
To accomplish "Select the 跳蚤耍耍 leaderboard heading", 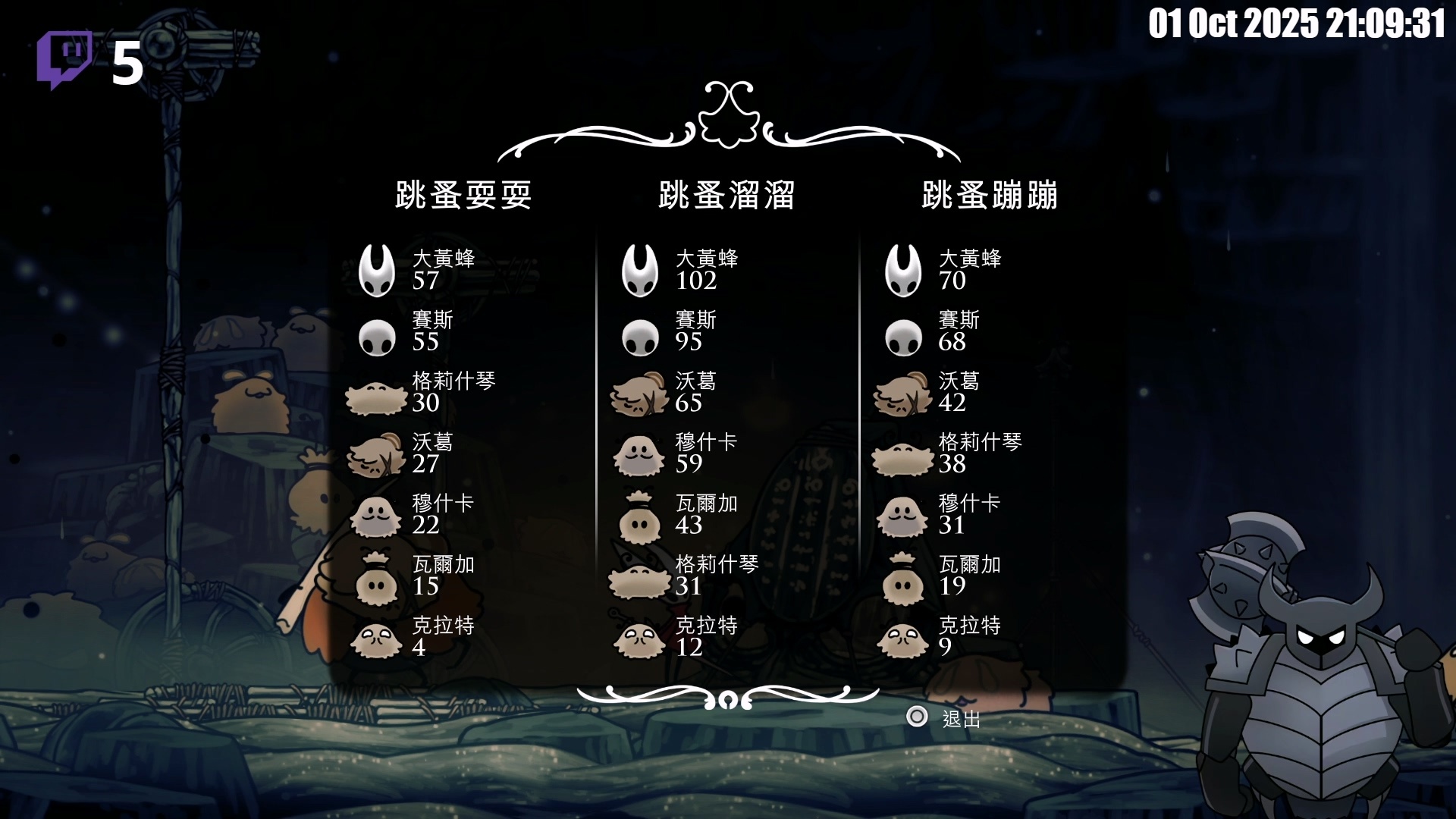I will [463, 196].
